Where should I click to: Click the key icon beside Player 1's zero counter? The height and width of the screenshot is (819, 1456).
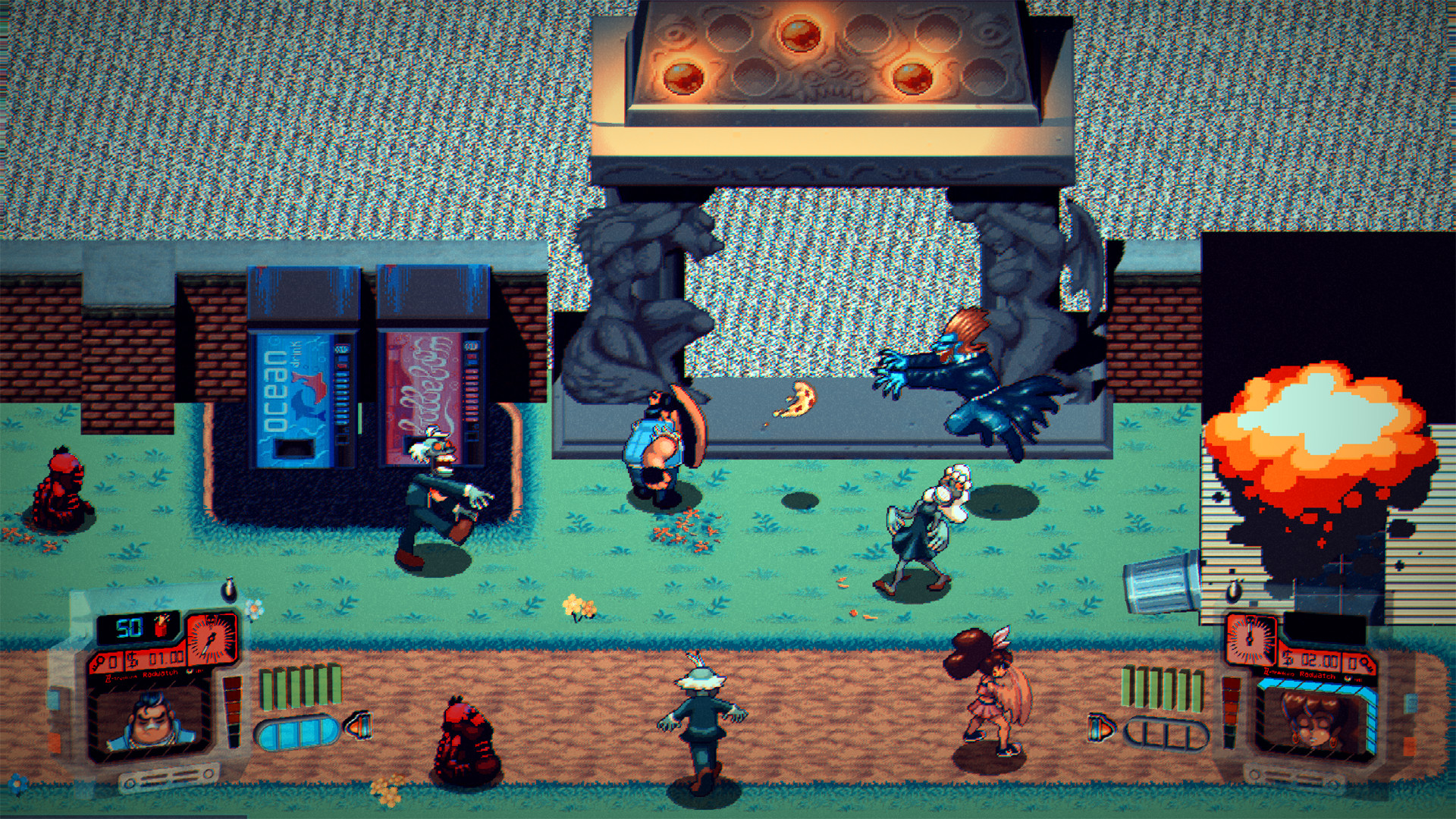coord(99,660)
